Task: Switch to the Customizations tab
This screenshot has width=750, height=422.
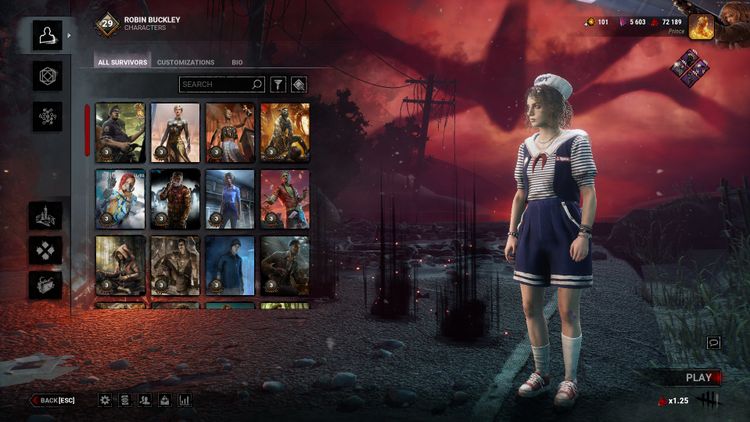Action: [x=185, y=62]
